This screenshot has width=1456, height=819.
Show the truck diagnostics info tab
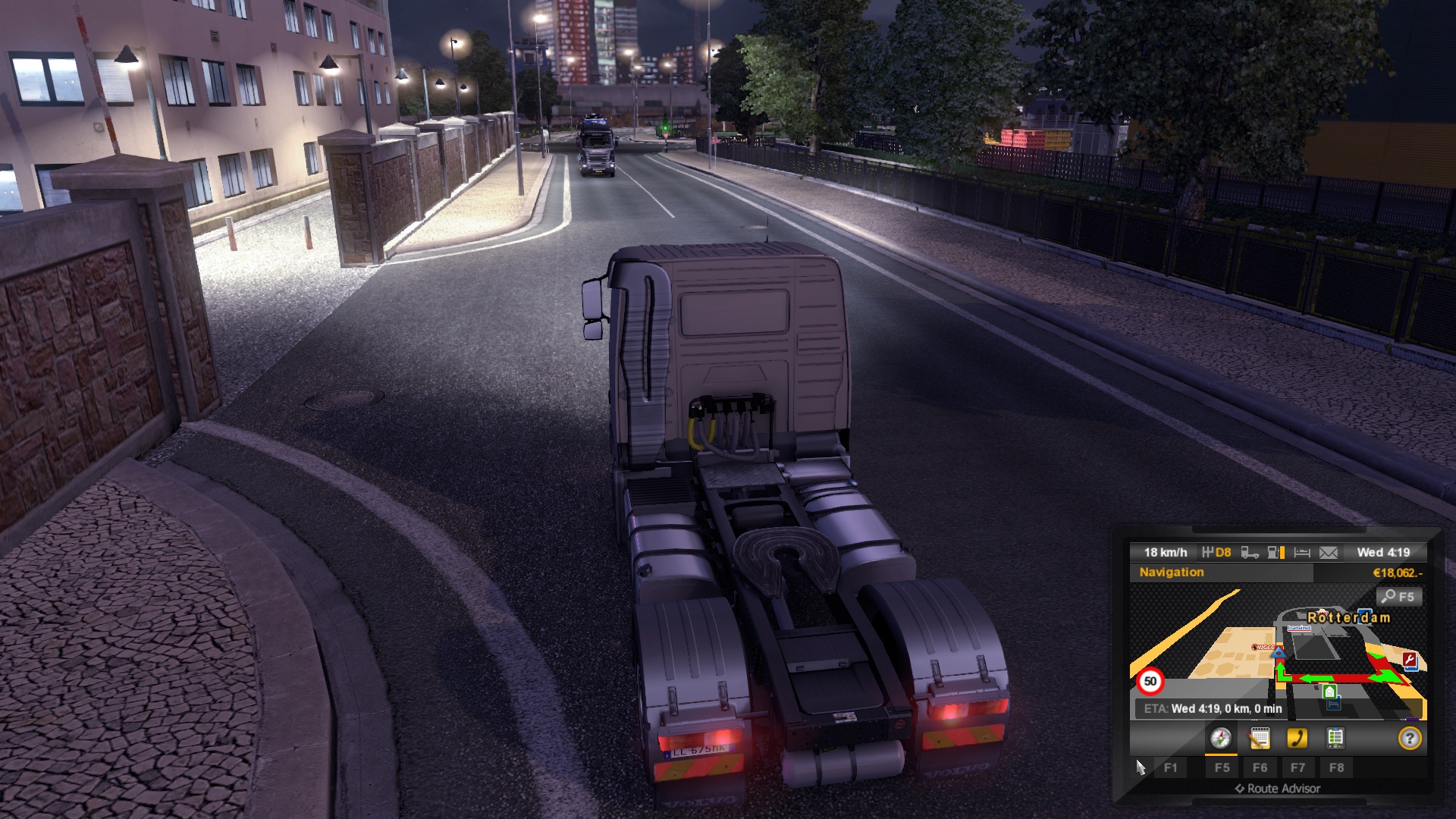pos(1335,738)
